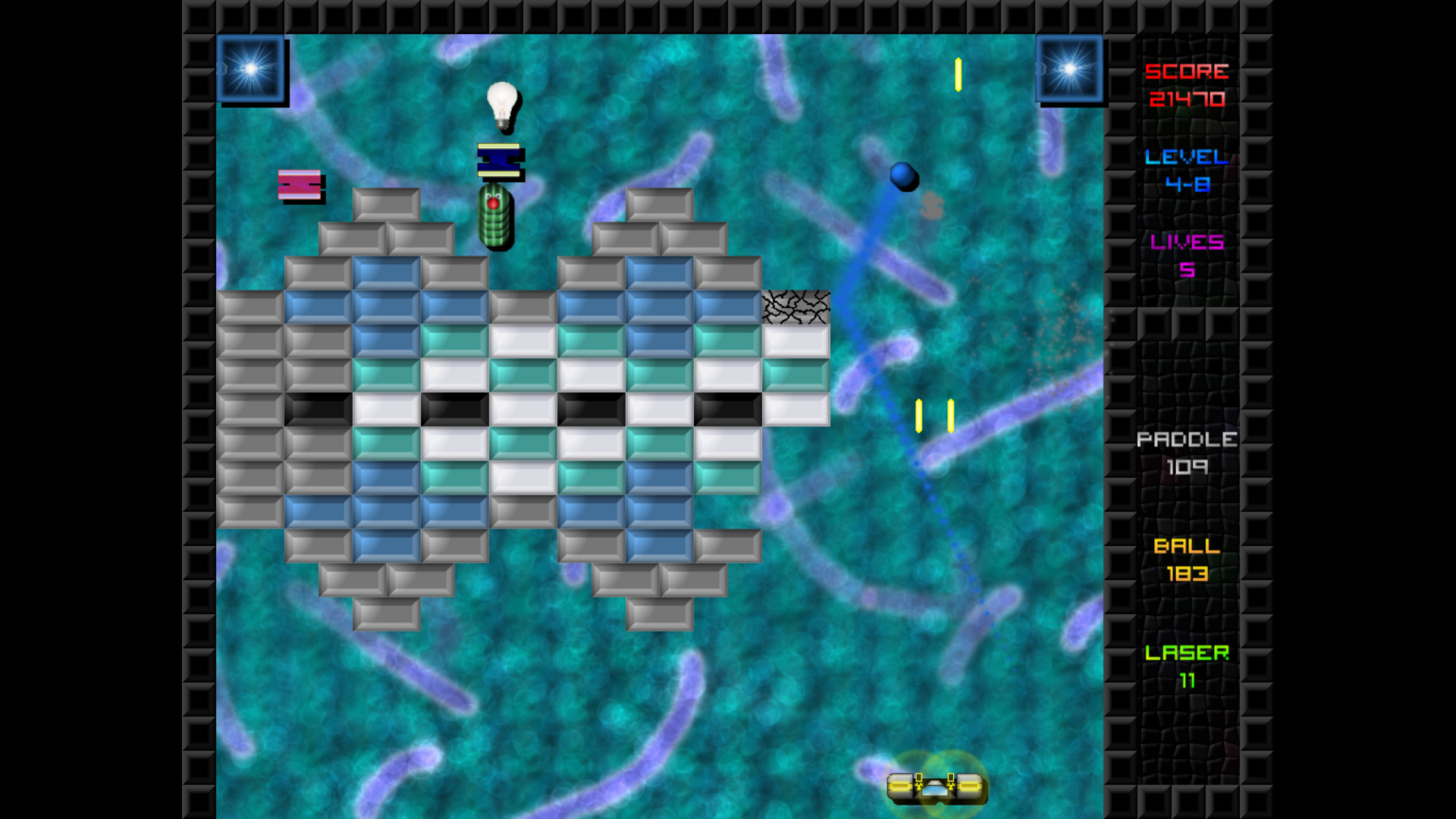Grab the pink H-shaped power-up
1456x819 pixels.
(301, 184)
